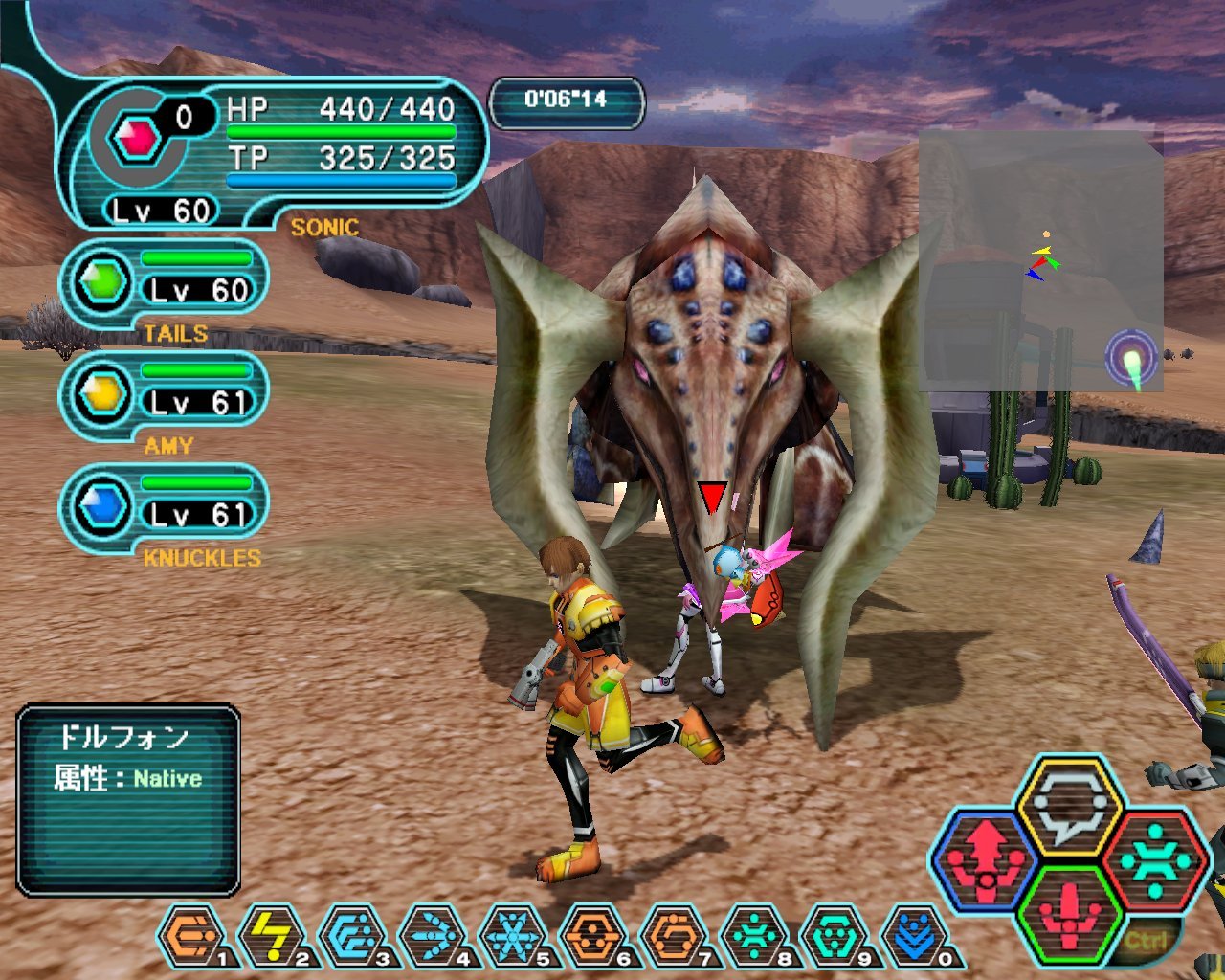Click the translucent area minimap

(x=1041, y=261)
